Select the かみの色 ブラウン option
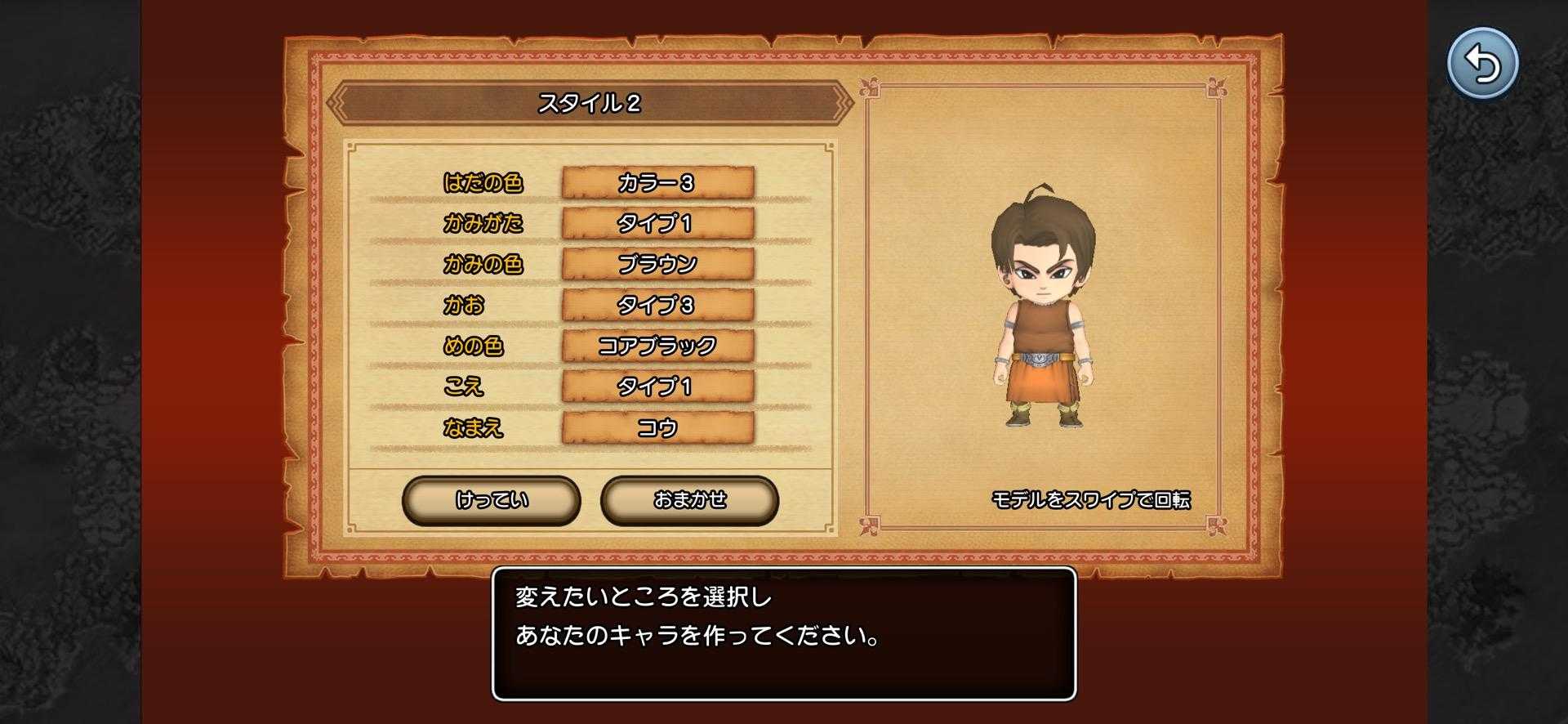This screenshot has width=1568, height=724. pos(657,264)
